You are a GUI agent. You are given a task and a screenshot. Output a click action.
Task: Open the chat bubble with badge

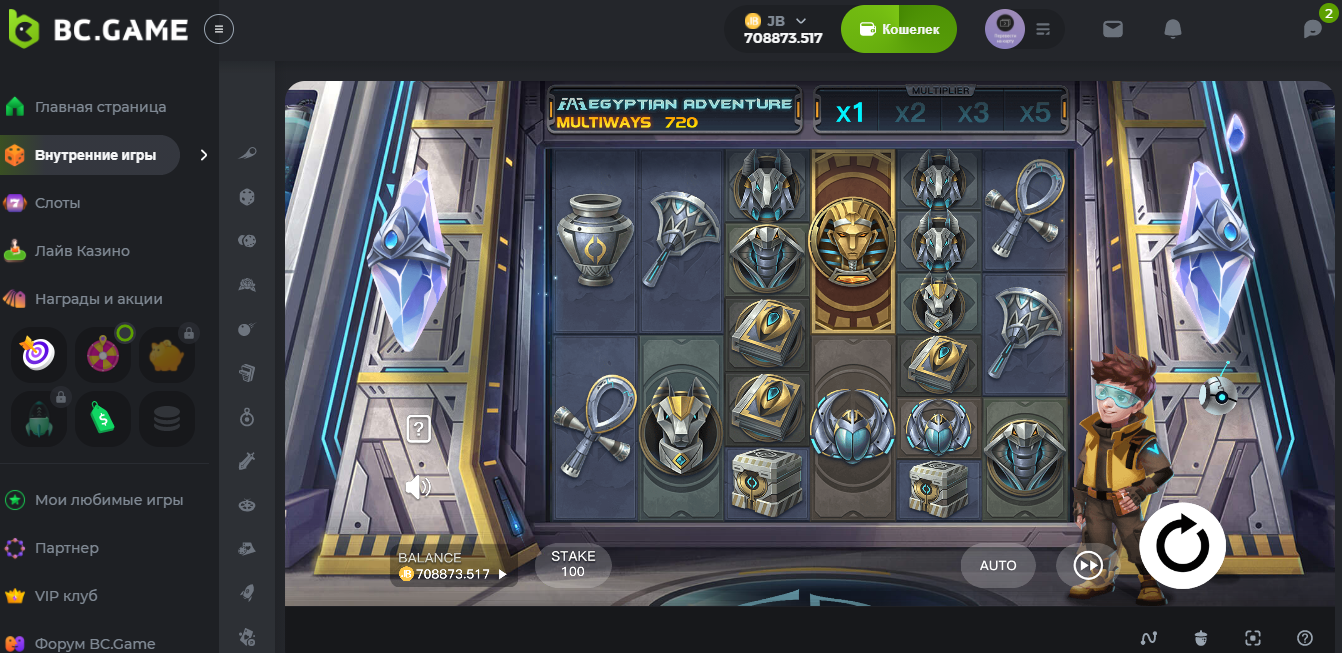(x=1313, y=29)
